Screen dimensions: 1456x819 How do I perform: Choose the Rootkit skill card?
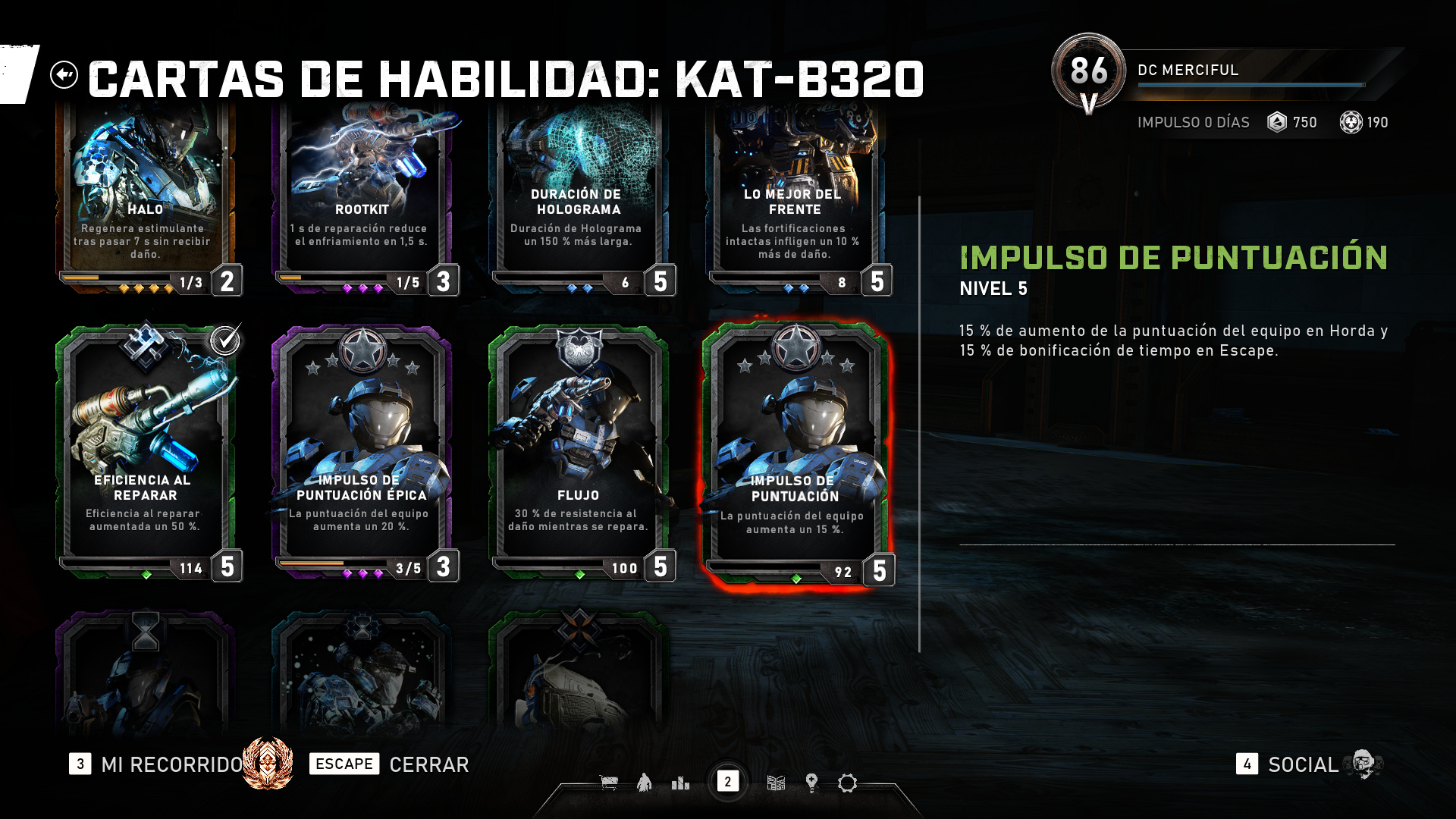362,197
